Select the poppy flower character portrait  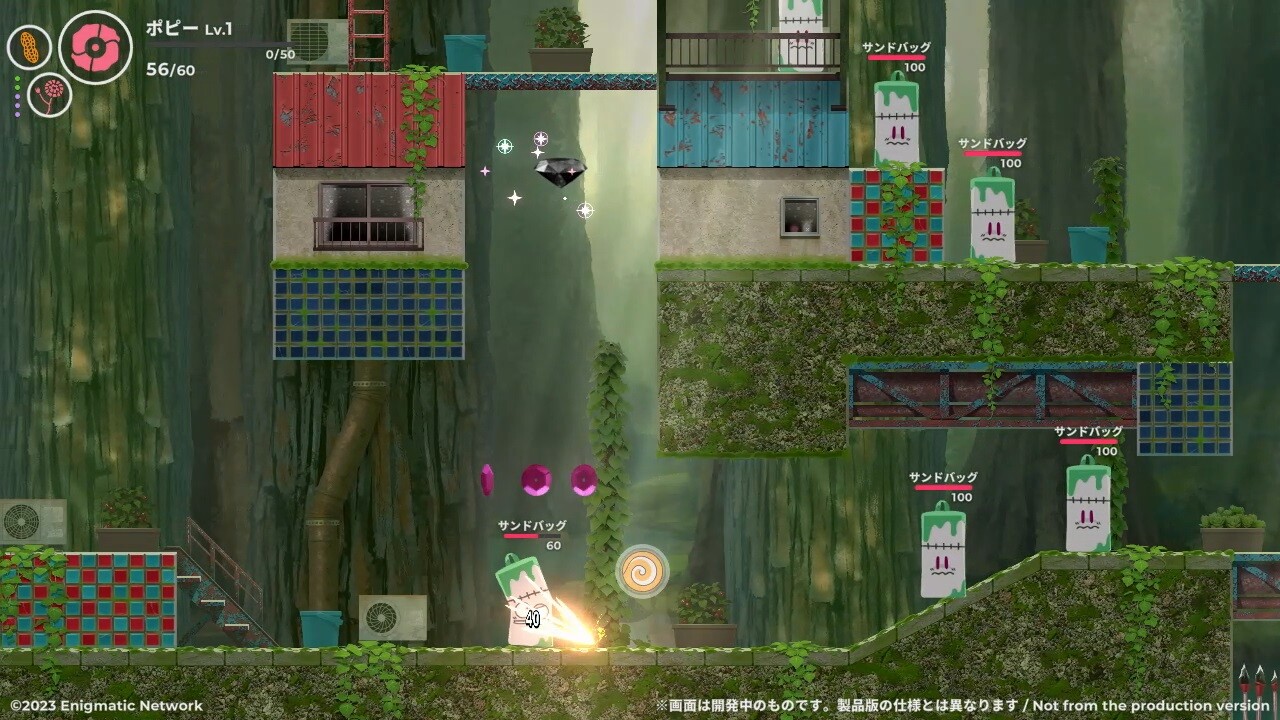(x=97, y=45)
